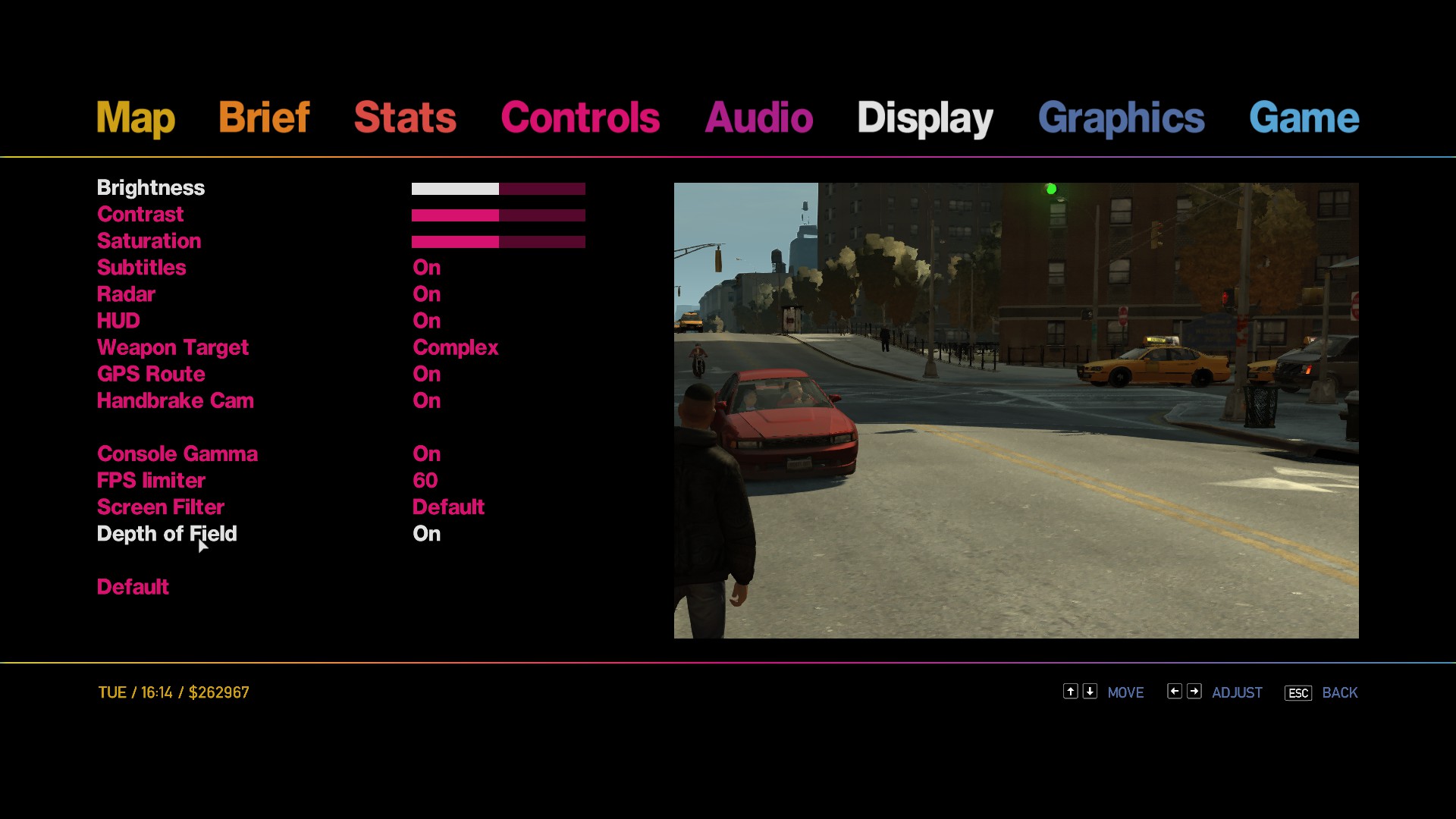Click the up arrow MOVE key icon
Image resolution: width=1456 pixels, height=819 pixels.
1070,692
